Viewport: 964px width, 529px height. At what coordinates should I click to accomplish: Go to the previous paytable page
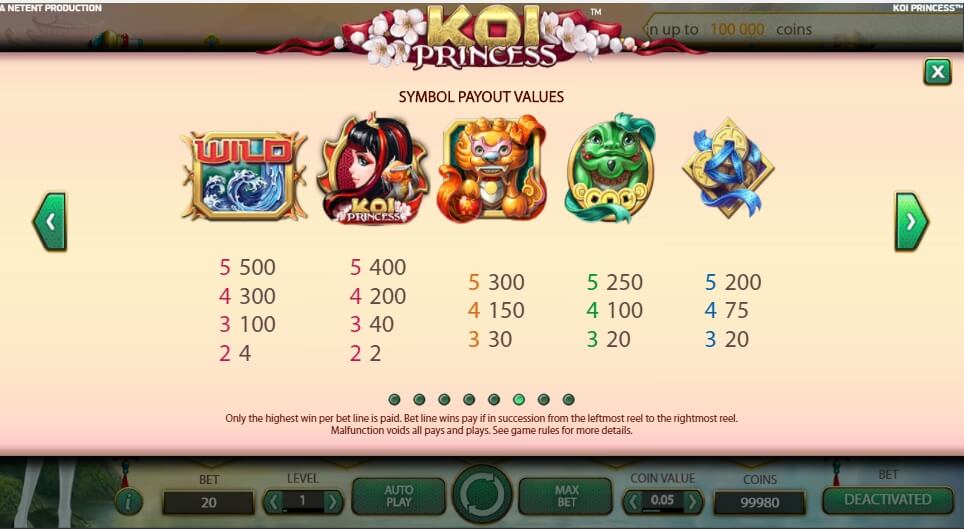[49, 222]
